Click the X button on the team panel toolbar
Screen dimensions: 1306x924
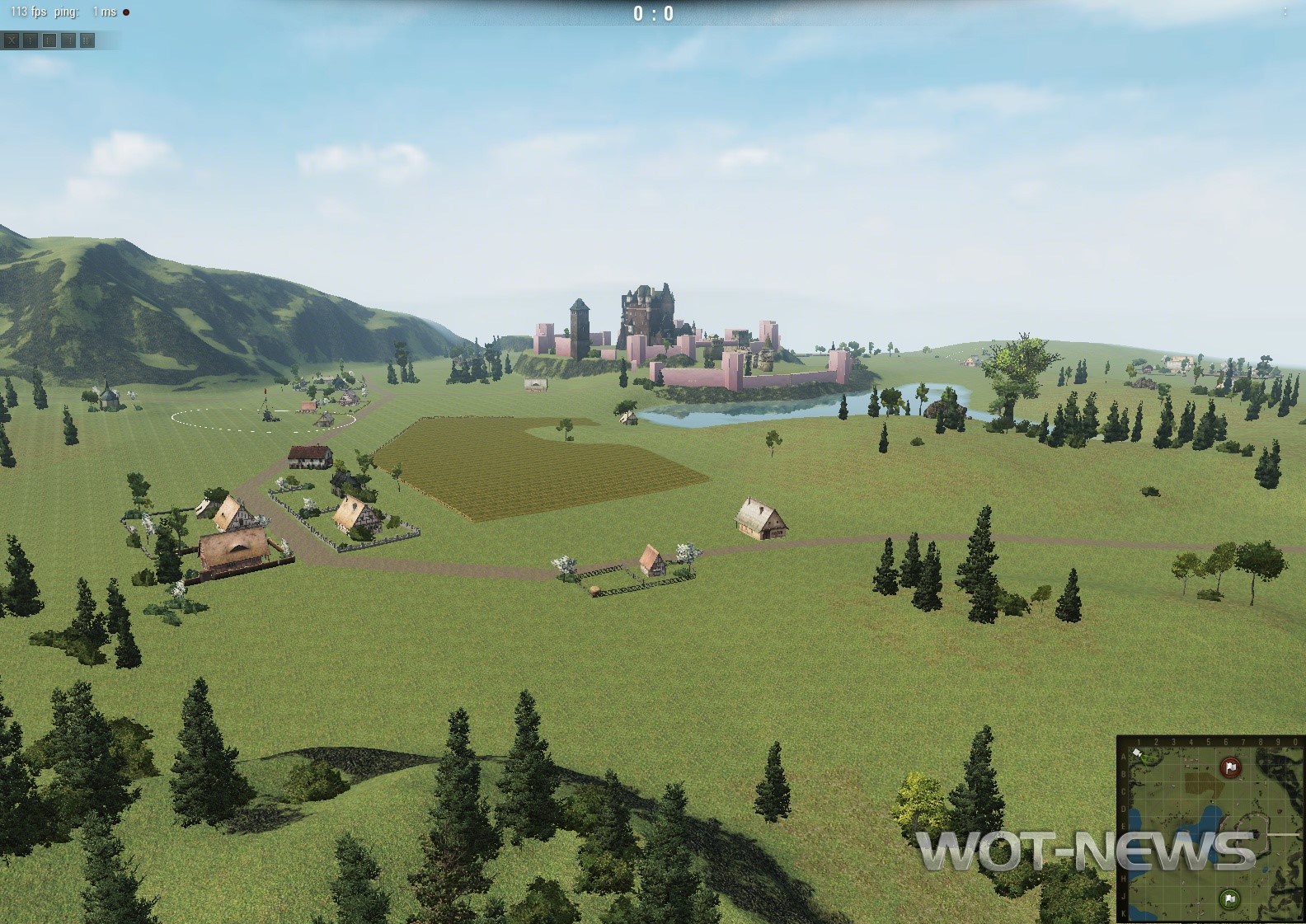pos(12,40)
